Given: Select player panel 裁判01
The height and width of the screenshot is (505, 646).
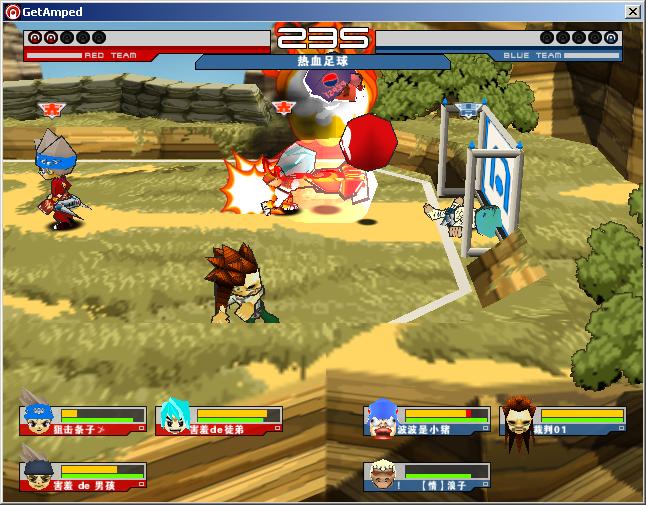Looking at the screenshot, I should pyautogui.click(x=563, y=420).
